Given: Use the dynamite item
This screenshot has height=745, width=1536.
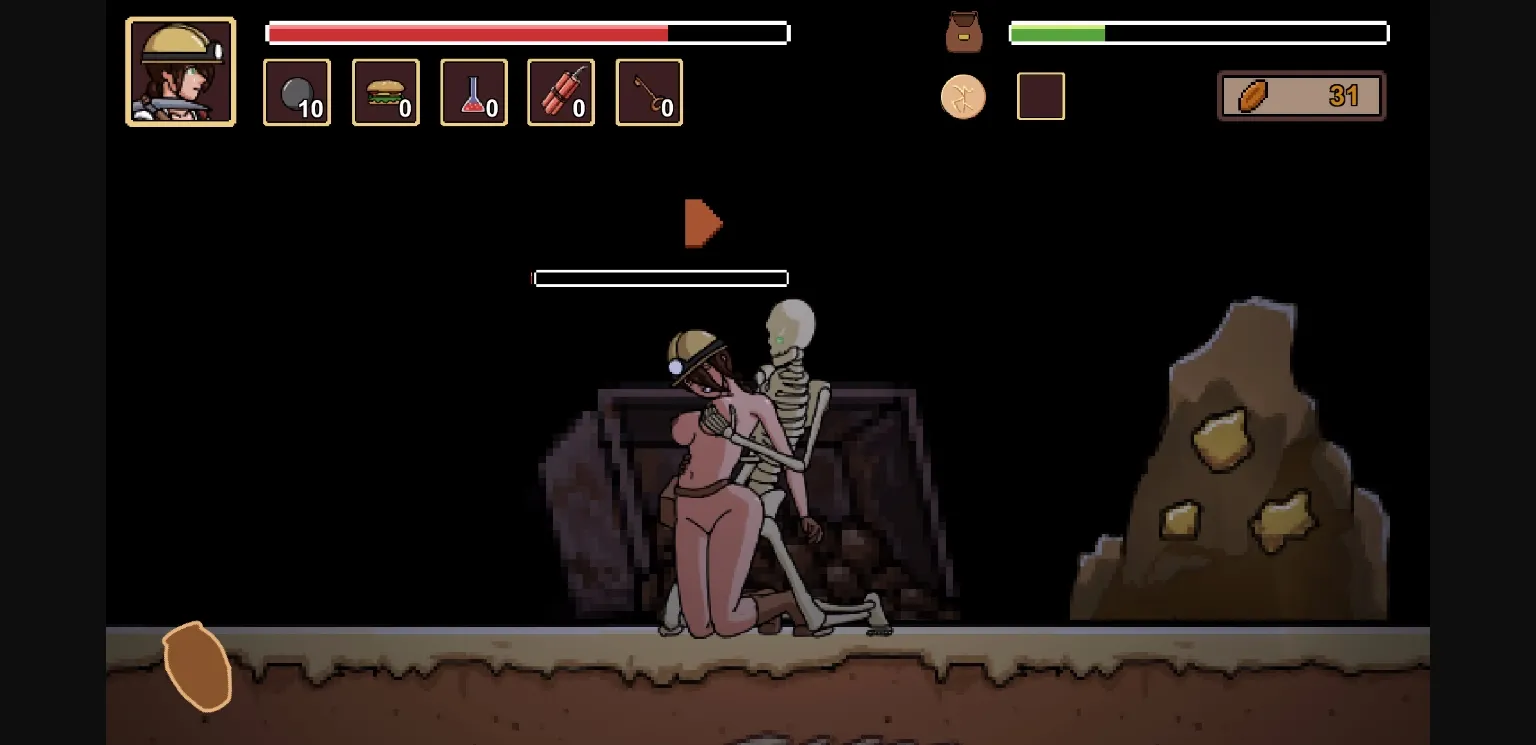Looking at the screenshot, I should (x=560, y=92).
